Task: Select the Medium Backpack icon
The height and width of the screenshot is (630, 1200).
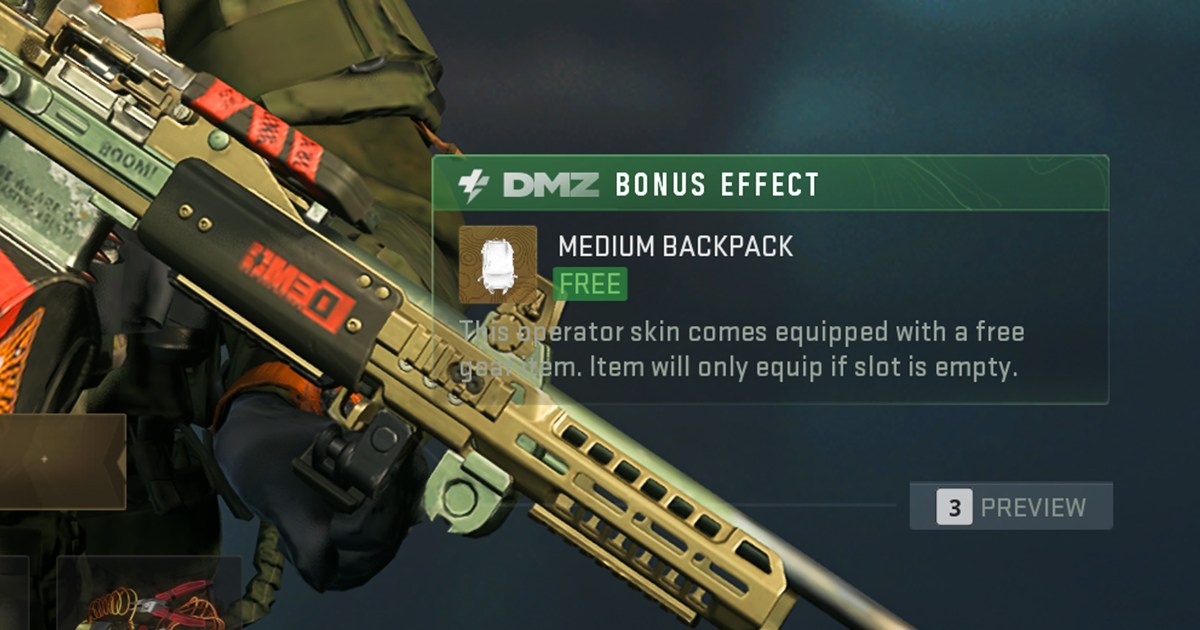Action: click(497, 264)
